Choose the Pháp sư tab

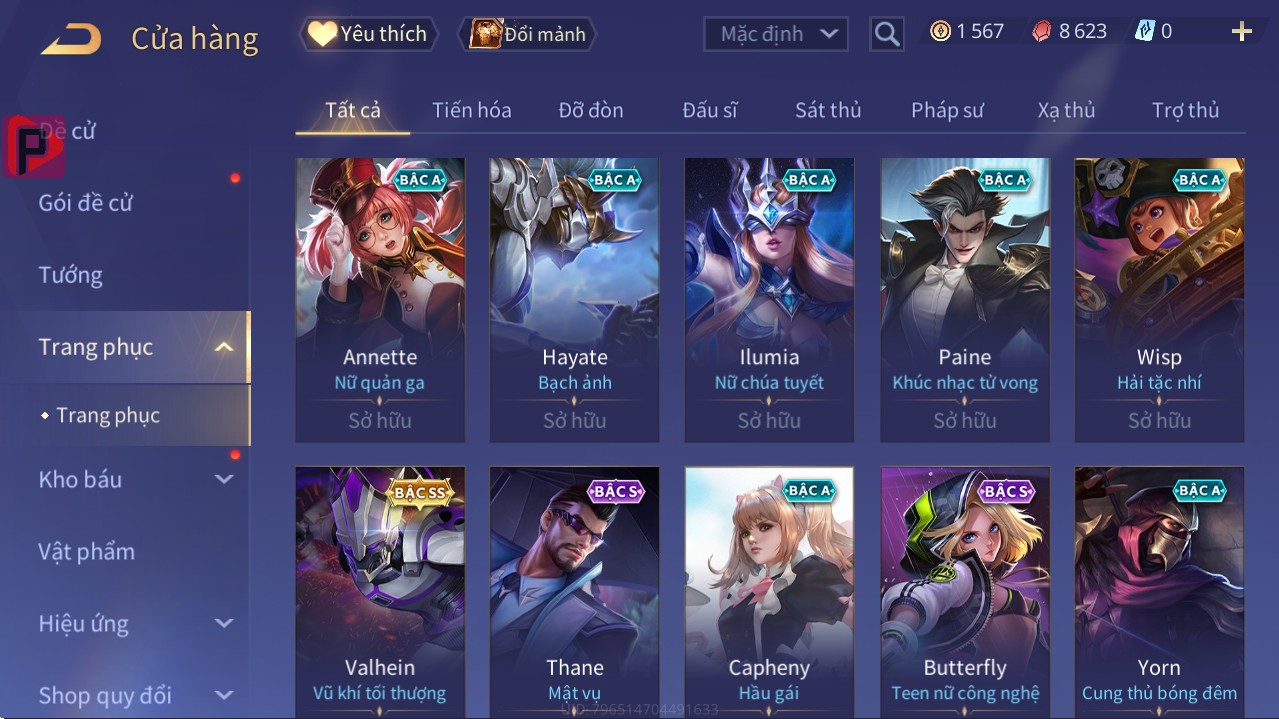[x=947, y=110]
